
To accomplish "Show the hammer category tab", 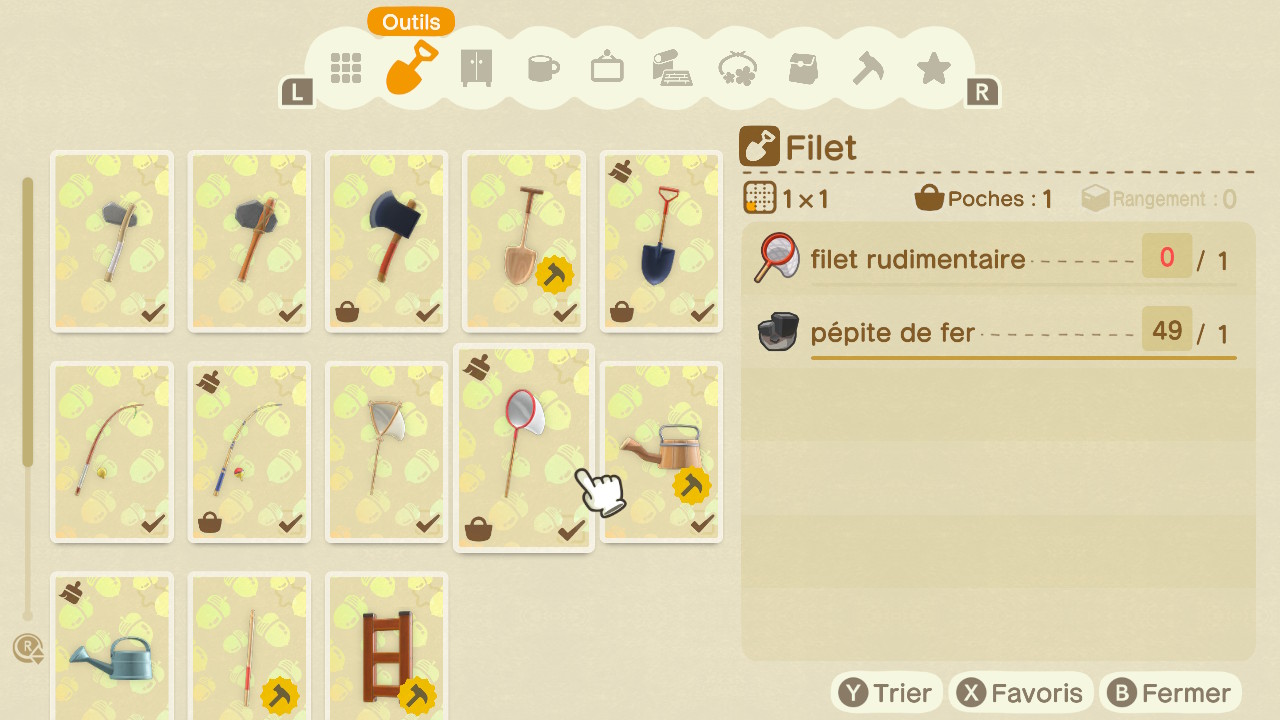I will [867, 68].
